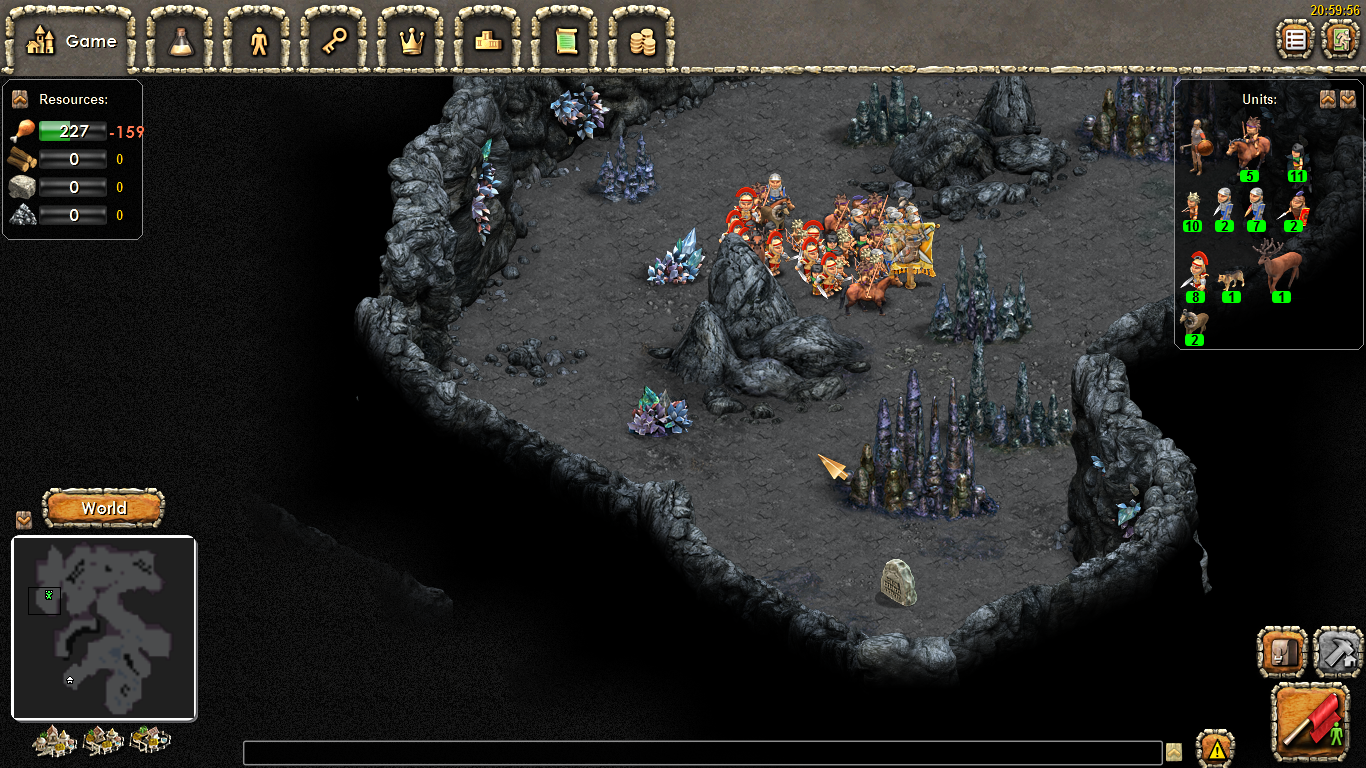The height and width of the screenshot is (768, 1366).
Task: Show the ranking podium tab
Action: [489, 41]
